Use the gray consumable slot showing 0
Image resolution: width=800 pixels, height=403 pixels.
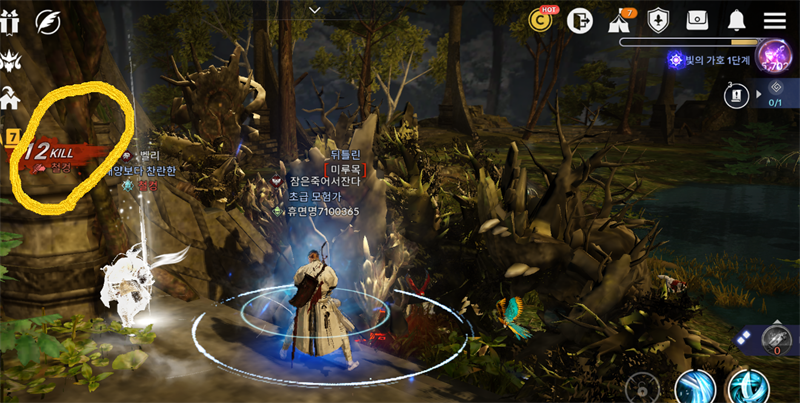tap(777, 338)
